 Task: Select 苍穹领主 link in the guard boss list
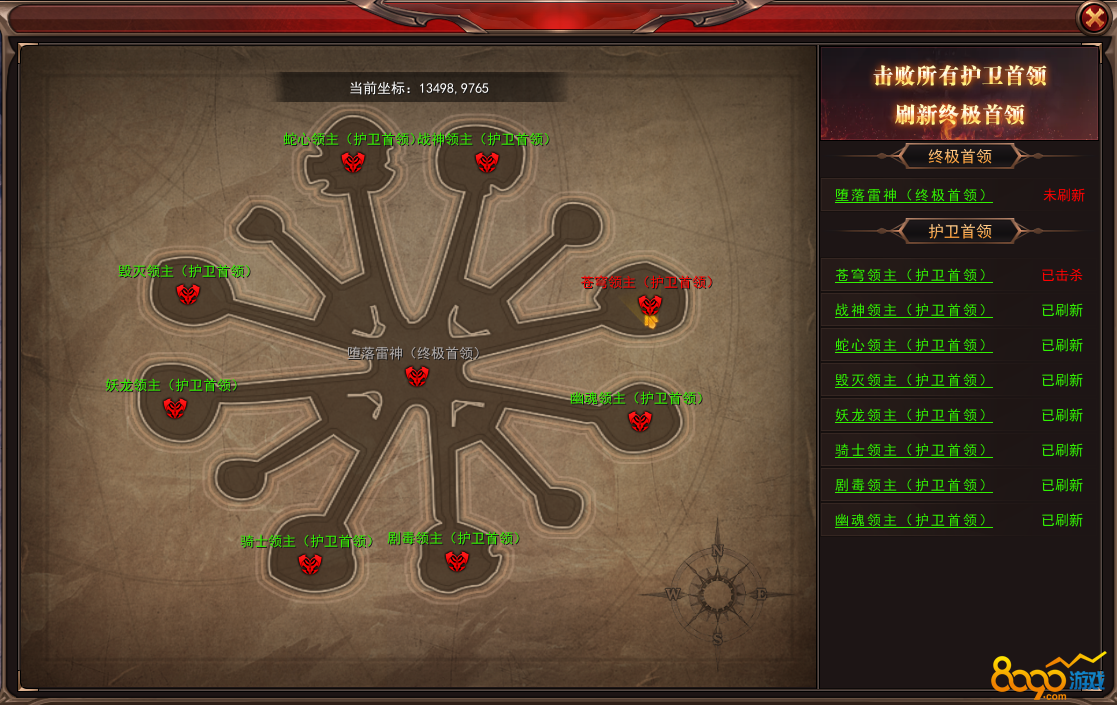pyautogui.click(x=913, y=275)
